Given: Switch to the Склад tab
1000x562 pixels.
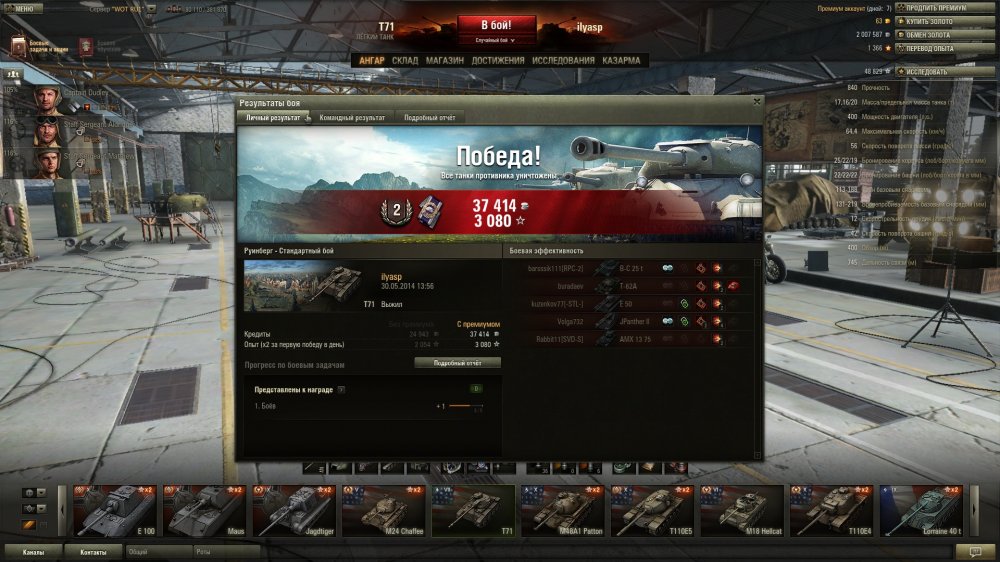Looking at the screenshot, I should click(405, 60).
